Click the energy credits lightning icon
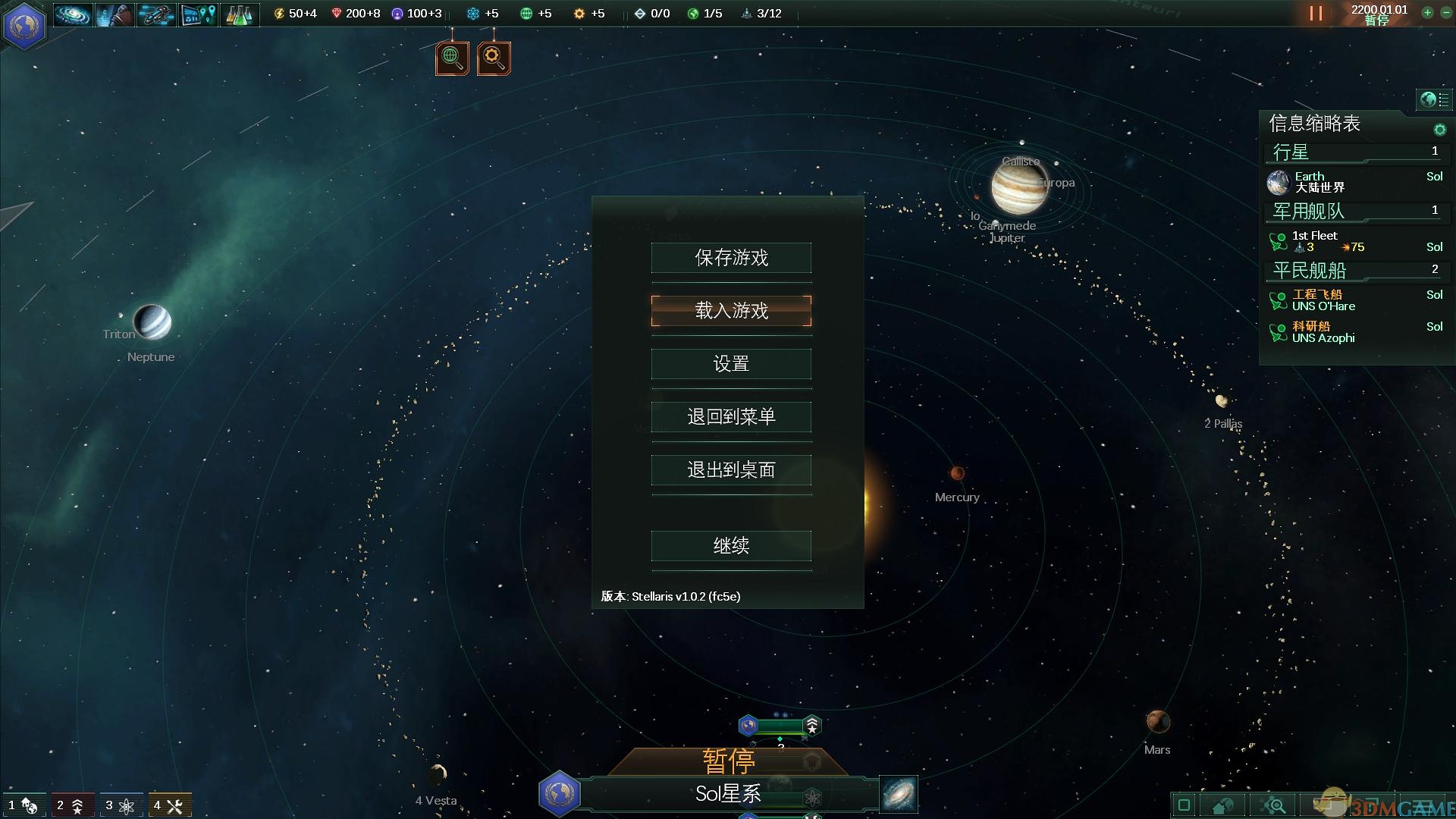The image size is (1456, 819). click(x=280, y=13)
